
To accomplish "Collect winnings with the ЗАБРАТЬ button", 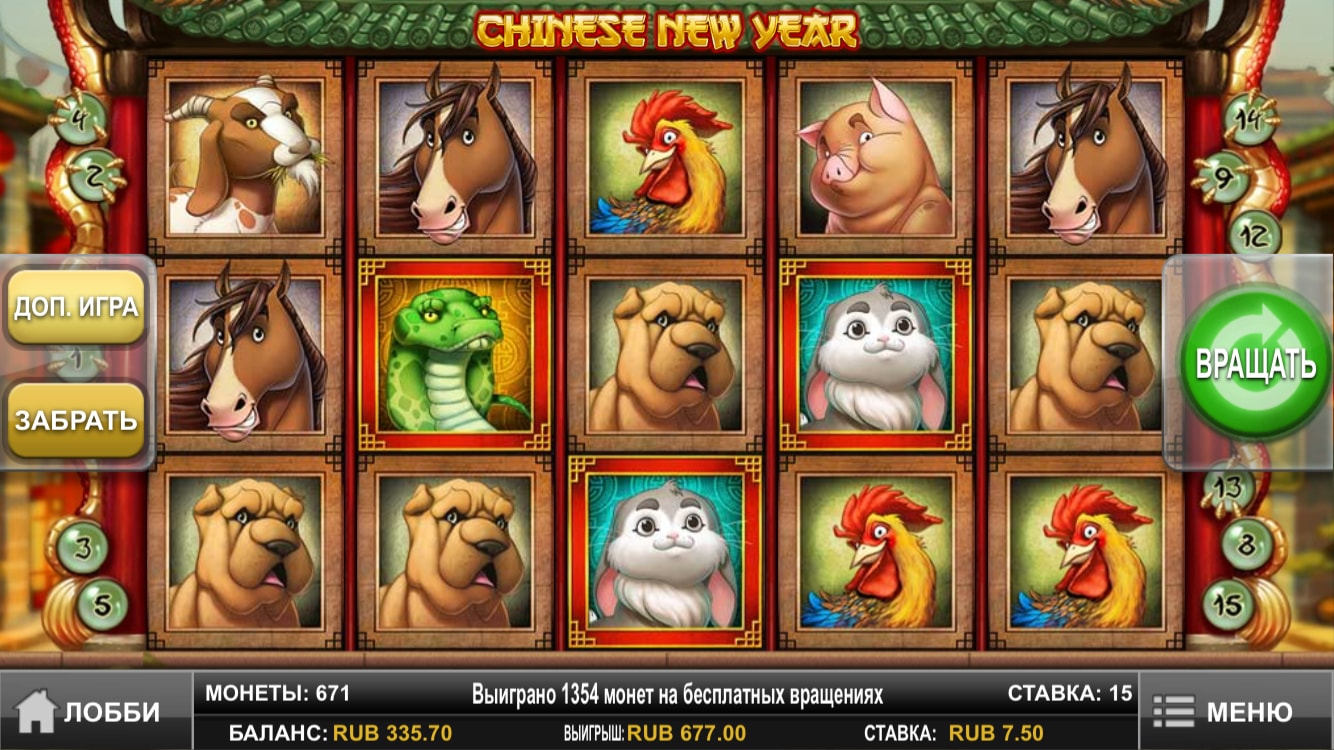I will coord(76,419).
